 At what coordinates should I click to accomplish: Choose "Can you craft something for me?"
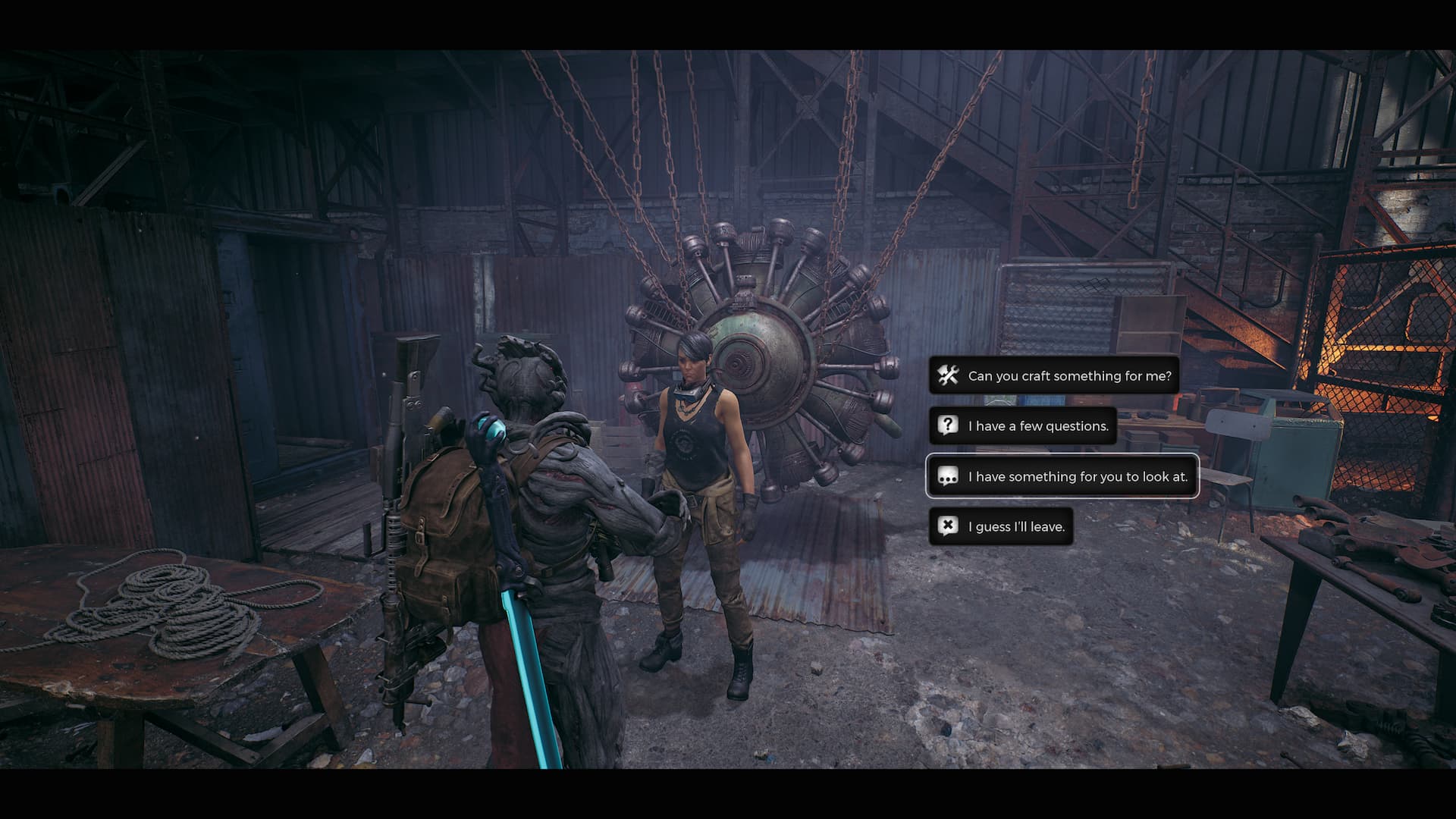click(x=1054, y=375)
